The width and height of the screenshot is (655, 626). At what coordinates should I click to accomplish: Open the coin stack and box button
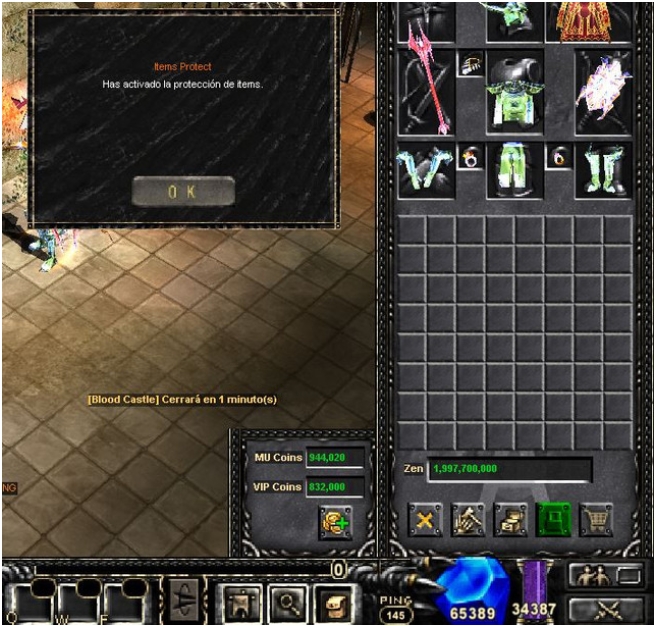(x=511, y=520)
